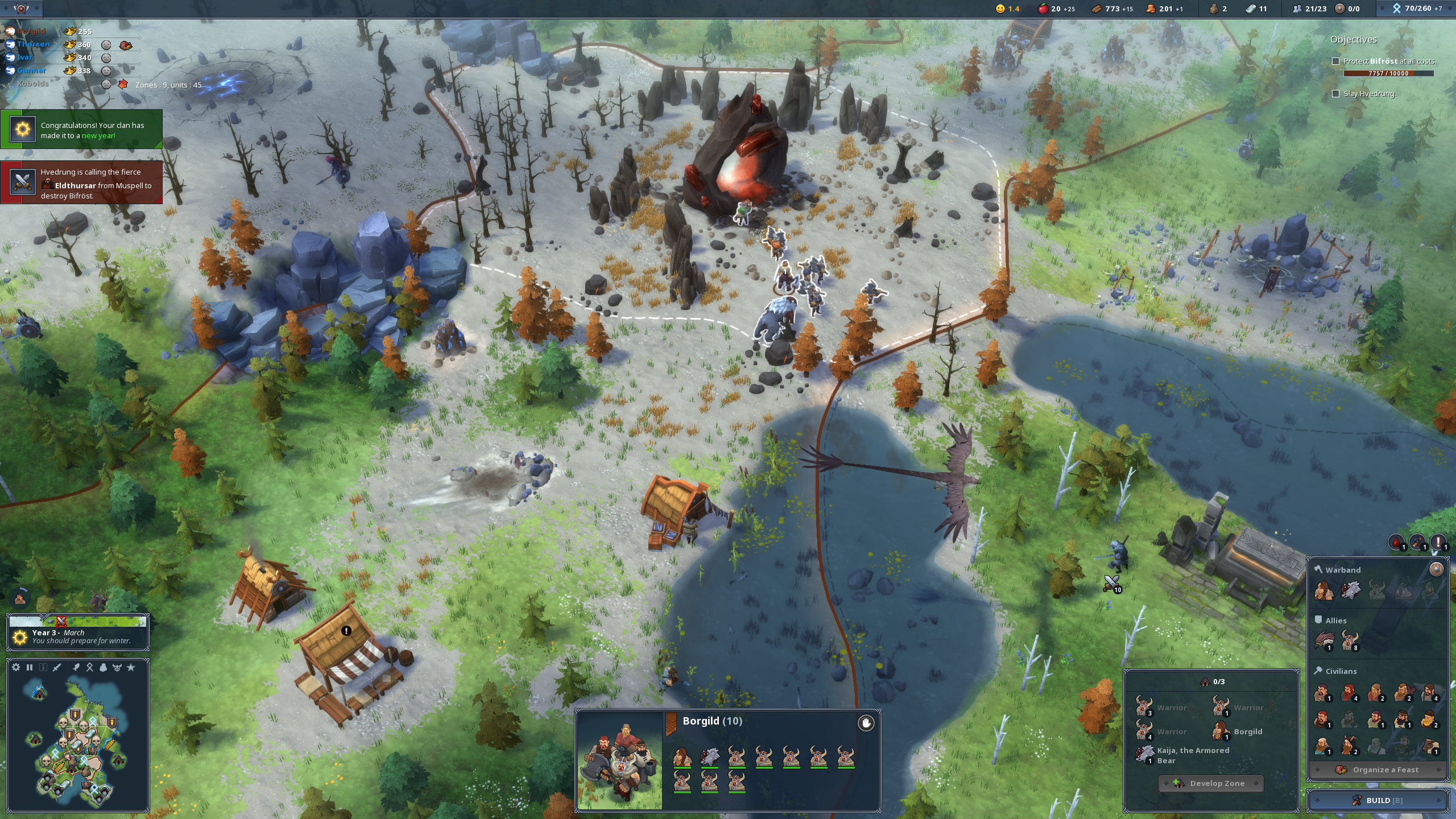Click the Develop Zone button
Image resolution: width=1456 pixels, height=819 pixels.
pos(1211,783)
